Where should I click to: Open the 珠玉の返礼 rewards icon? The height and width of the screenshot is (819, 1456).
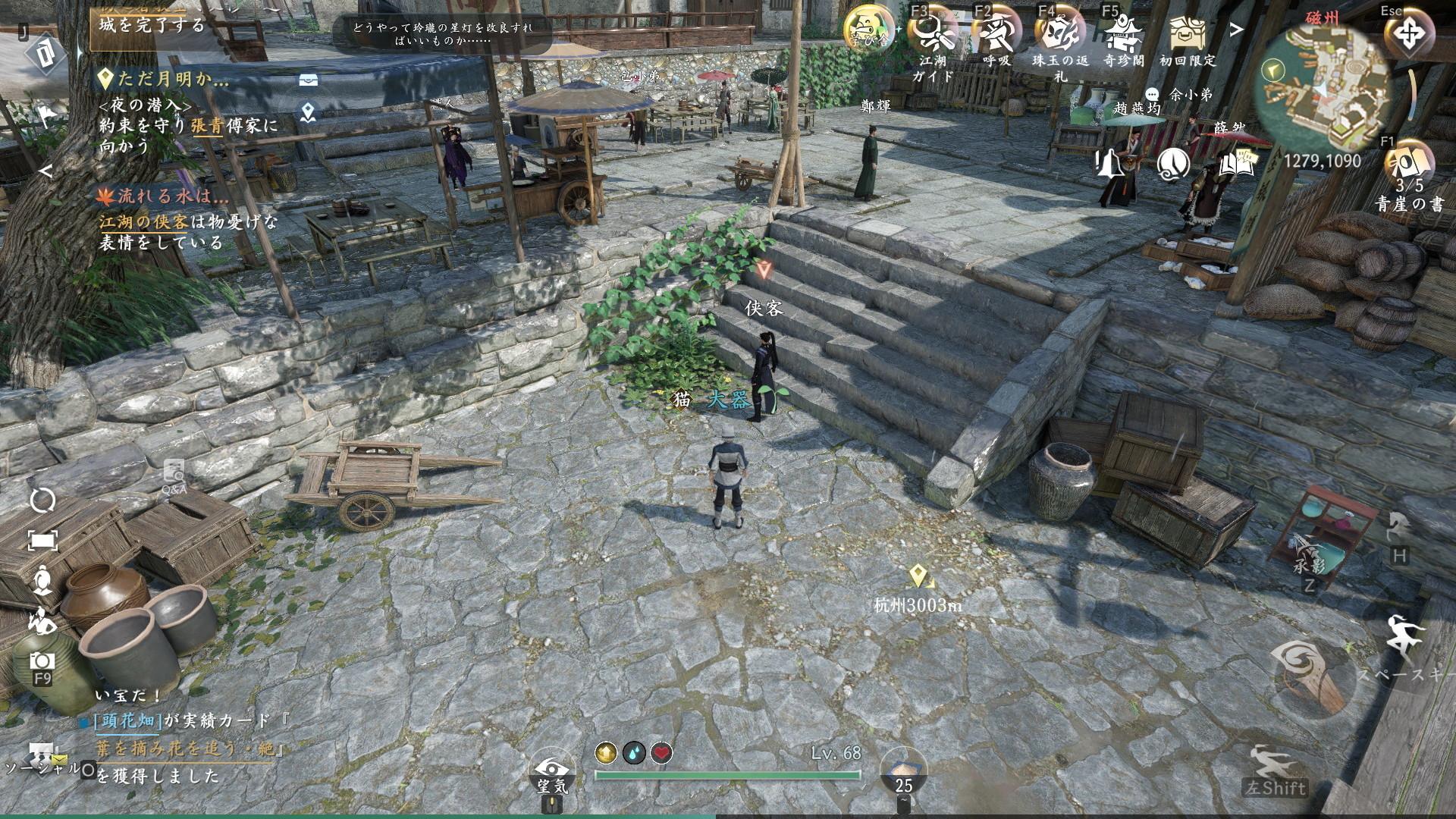1059,33
